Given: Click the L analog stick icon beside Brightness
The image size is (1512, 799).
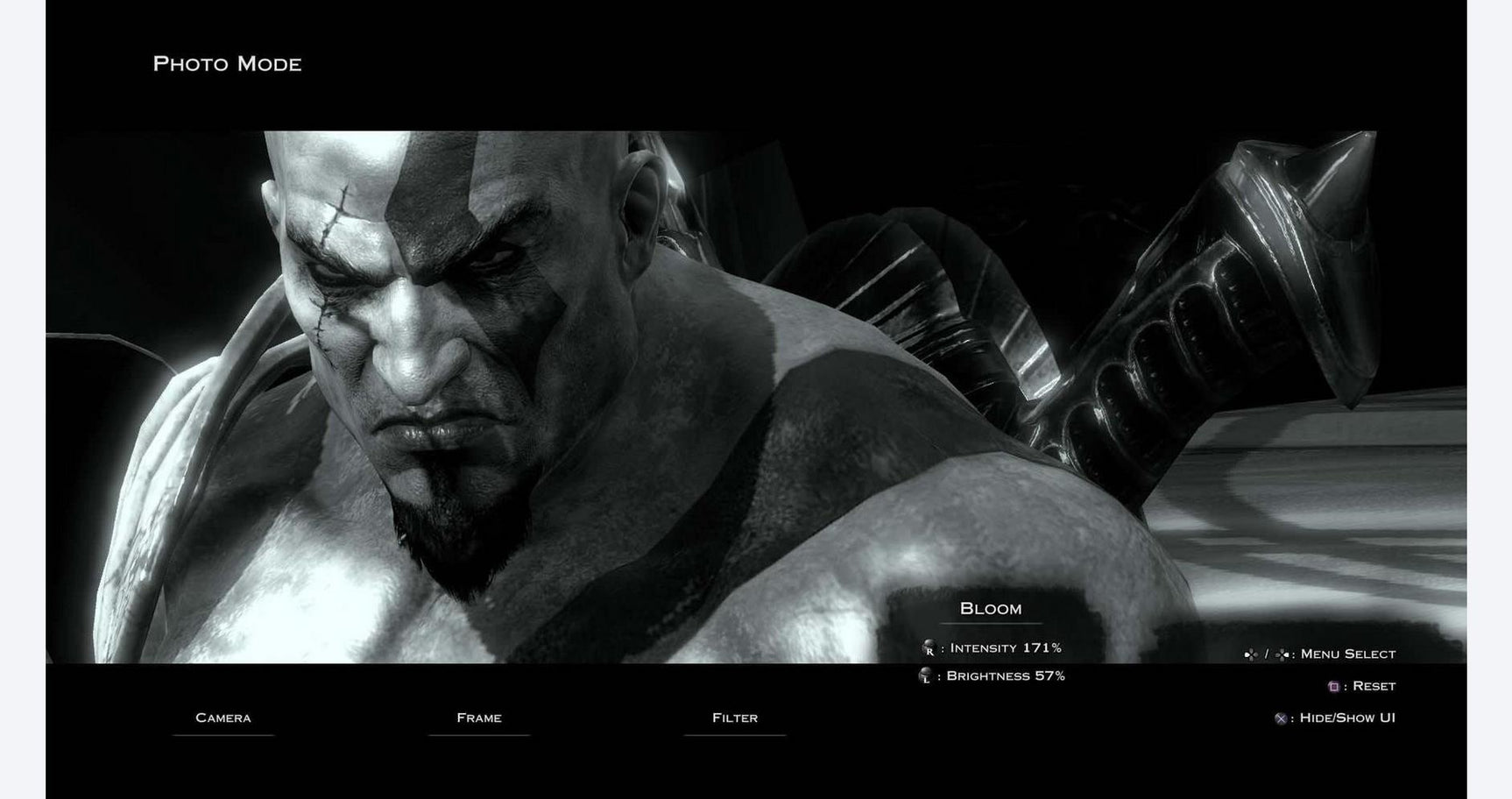Looking at the screenshot, I should pos(924,675).
